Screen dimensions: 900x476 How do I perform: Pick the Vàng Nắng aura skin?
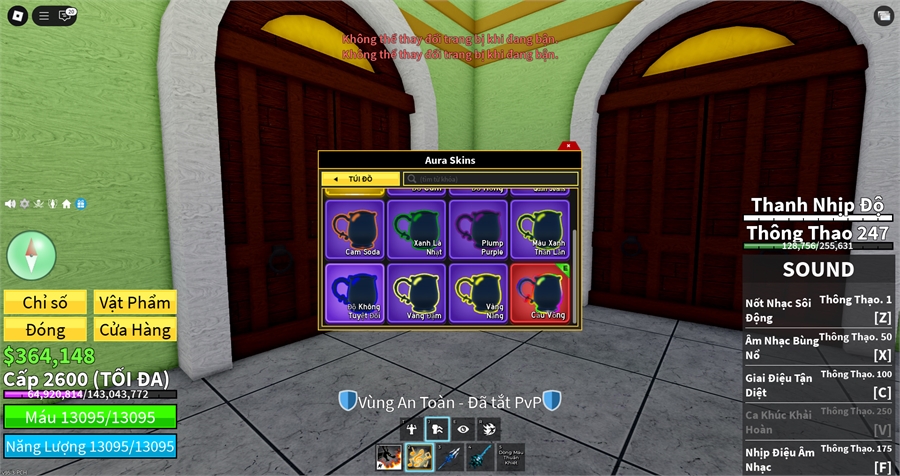click(477, 292)
